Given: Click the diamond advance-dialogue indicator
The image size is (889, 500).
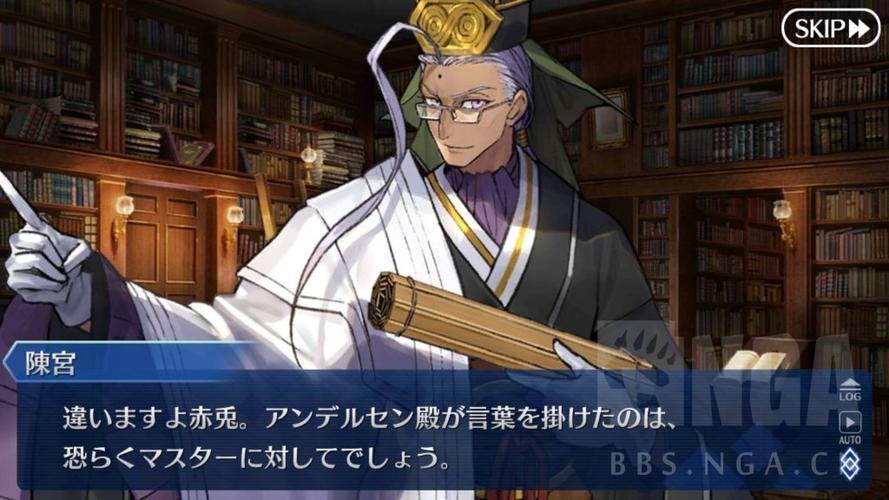Looking at the screenshot, I should tap(849, 462).
